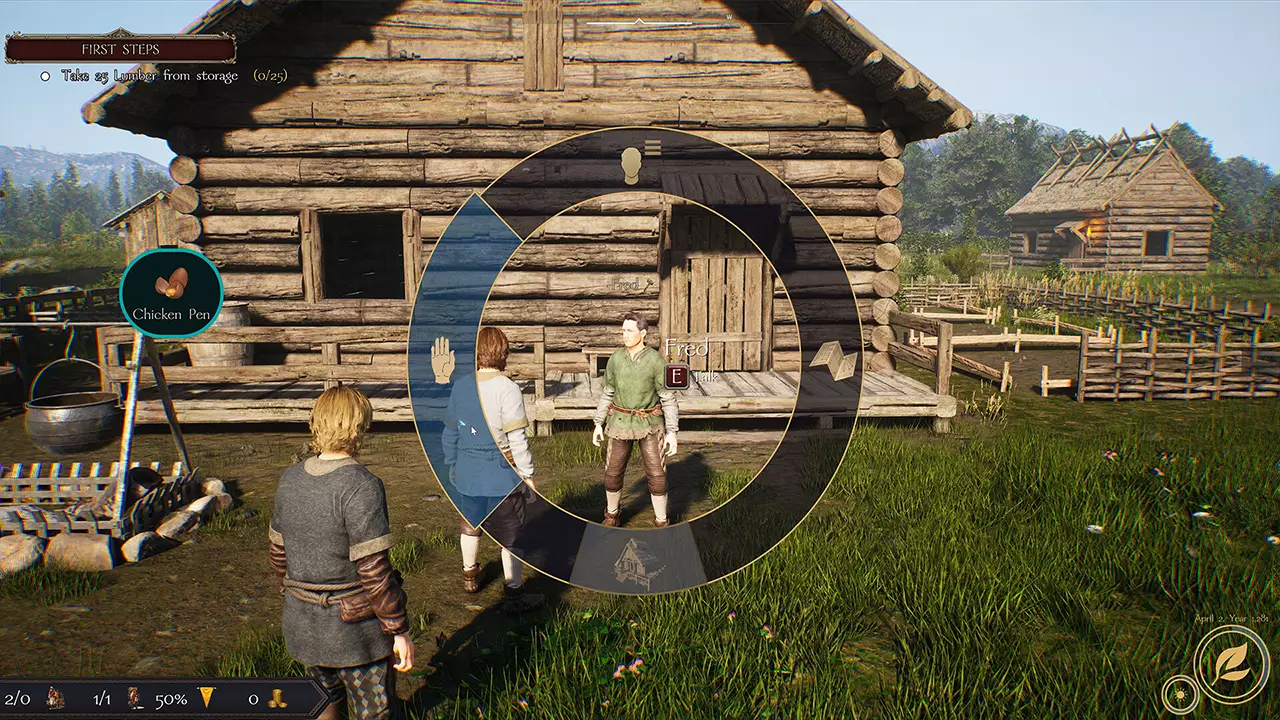The image size is (1280, 720).
Task: Click the leaf season indicator icon
Action: tap(1231, 663)
